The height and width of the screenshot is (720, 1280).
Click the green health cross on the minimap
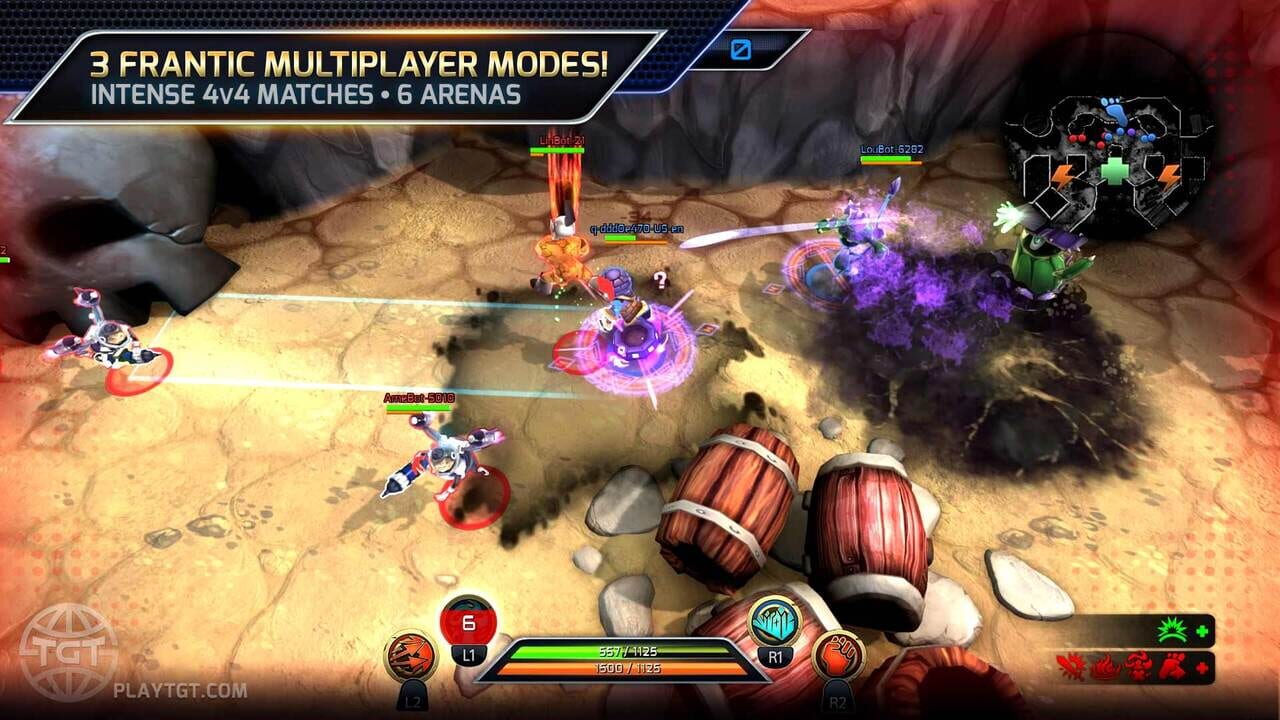point(1114,169)
